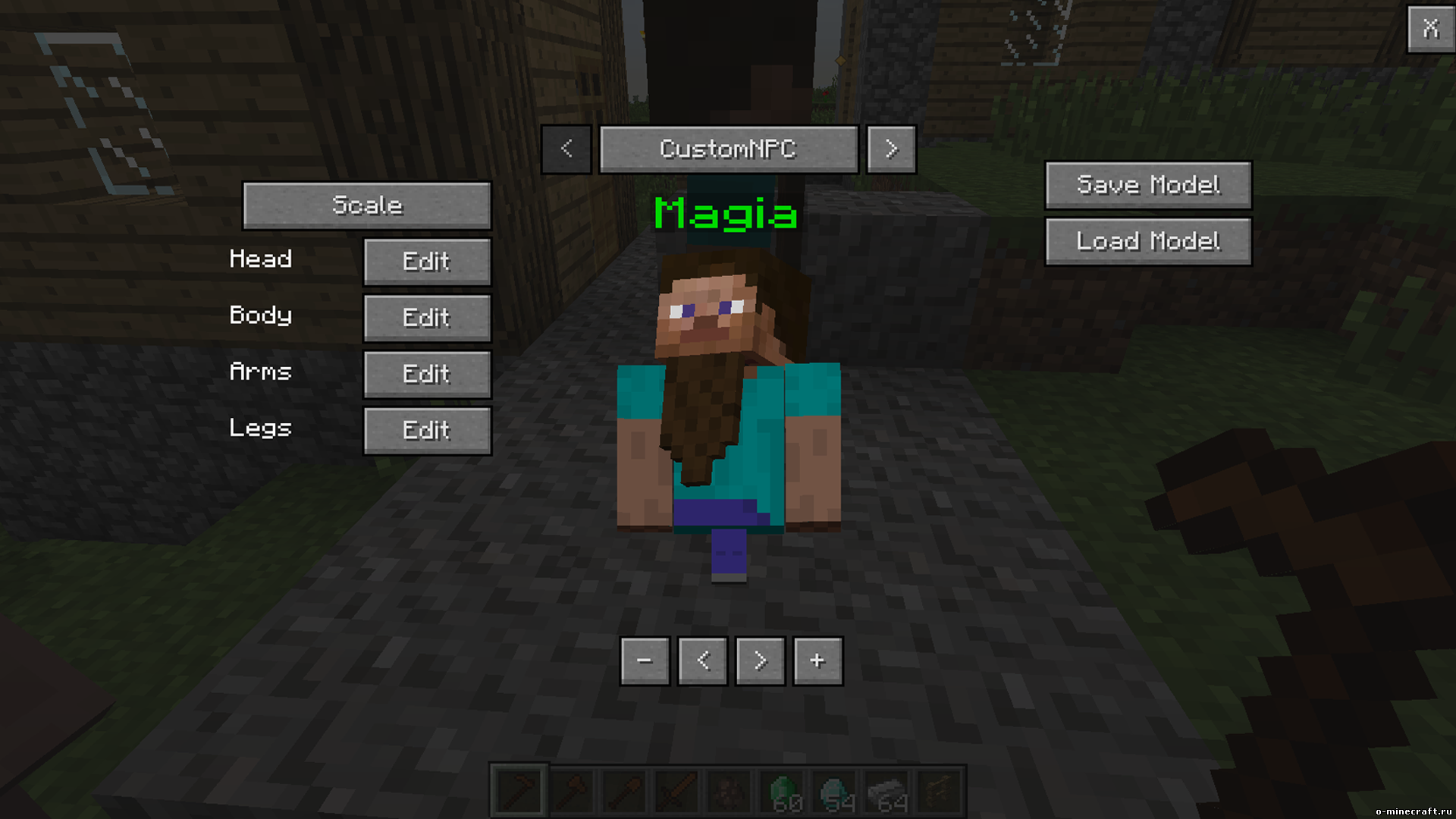Click Load Model
This screenshot has width=1456, height=819.
click(1147, 241)
